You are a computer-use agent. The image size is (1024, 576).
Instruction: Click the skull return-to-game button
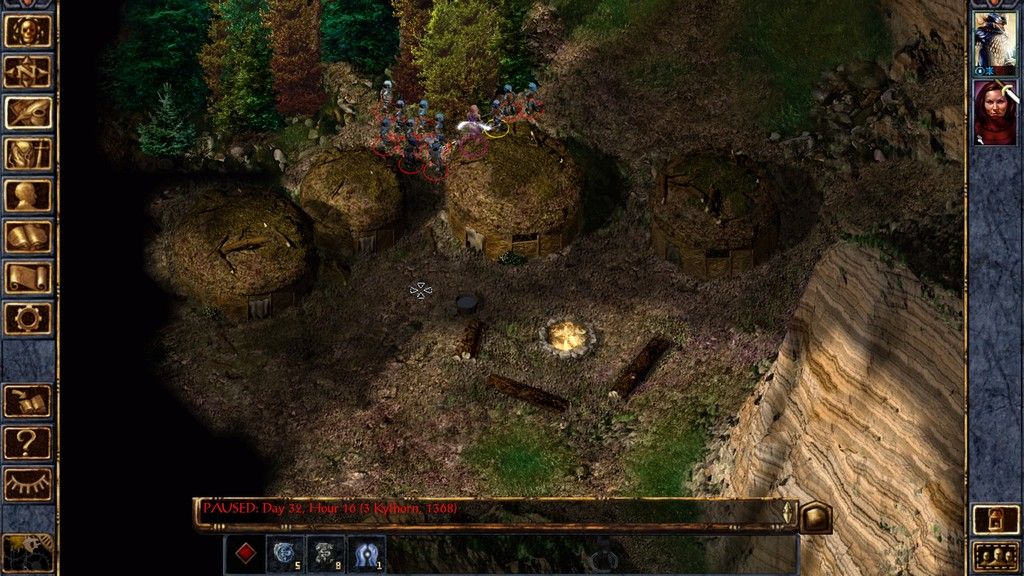(28, 31)
